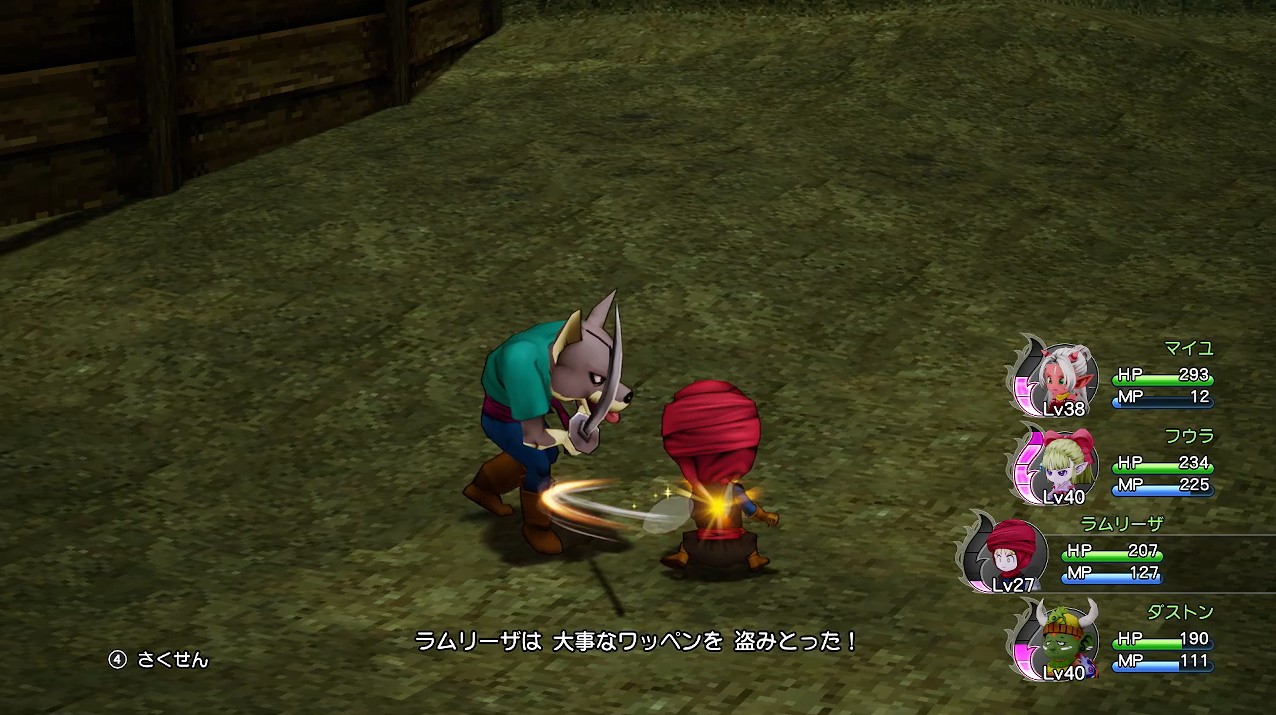The image size is (1276, 715).
Task: Open the さくせん tactics menu
Action: point(160,660)
